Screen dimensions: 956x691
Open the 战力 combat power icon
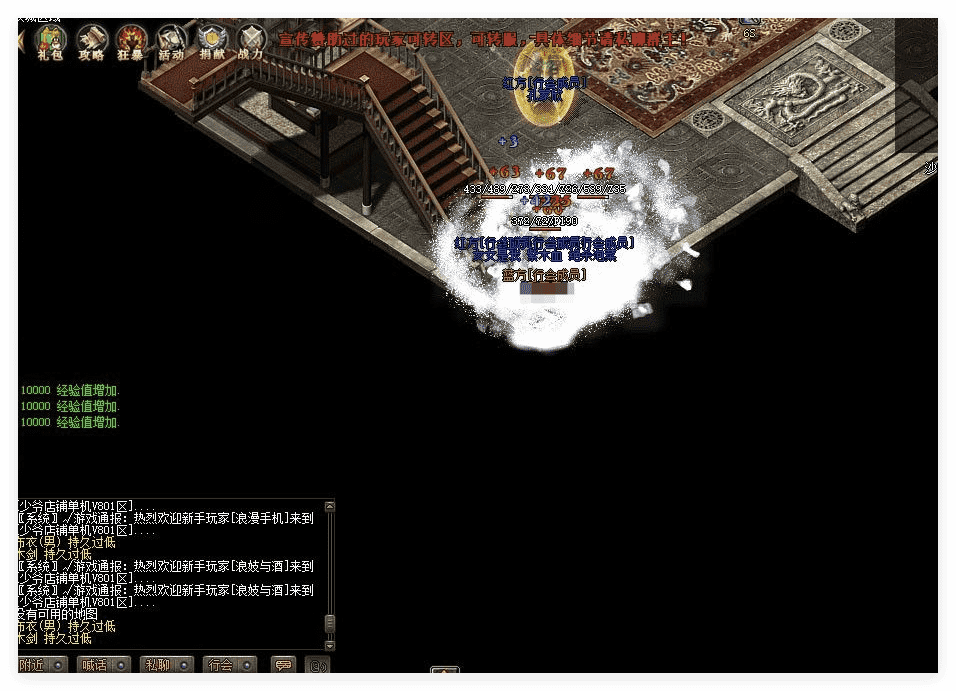[250, 40]
